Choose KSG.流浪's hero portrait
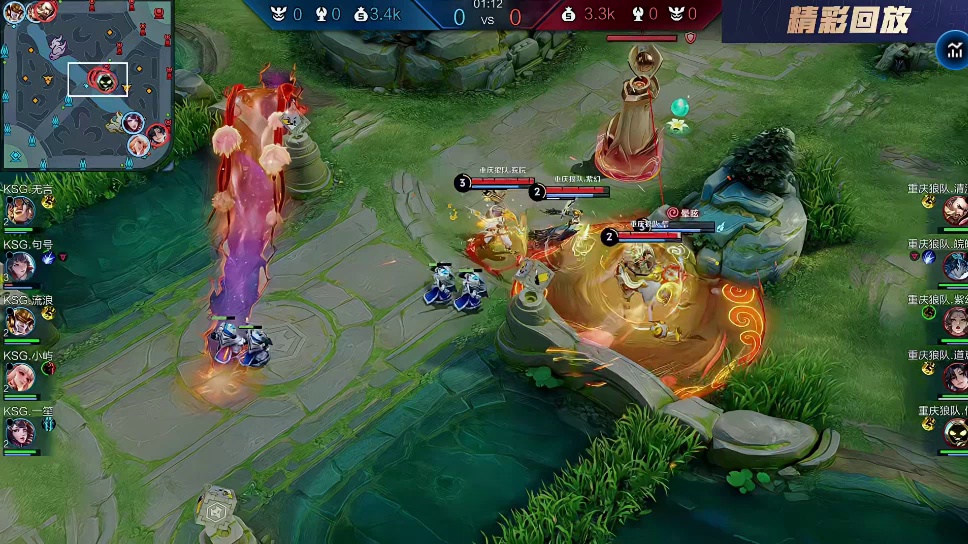The image size is (968, 544). click(19, 322)
